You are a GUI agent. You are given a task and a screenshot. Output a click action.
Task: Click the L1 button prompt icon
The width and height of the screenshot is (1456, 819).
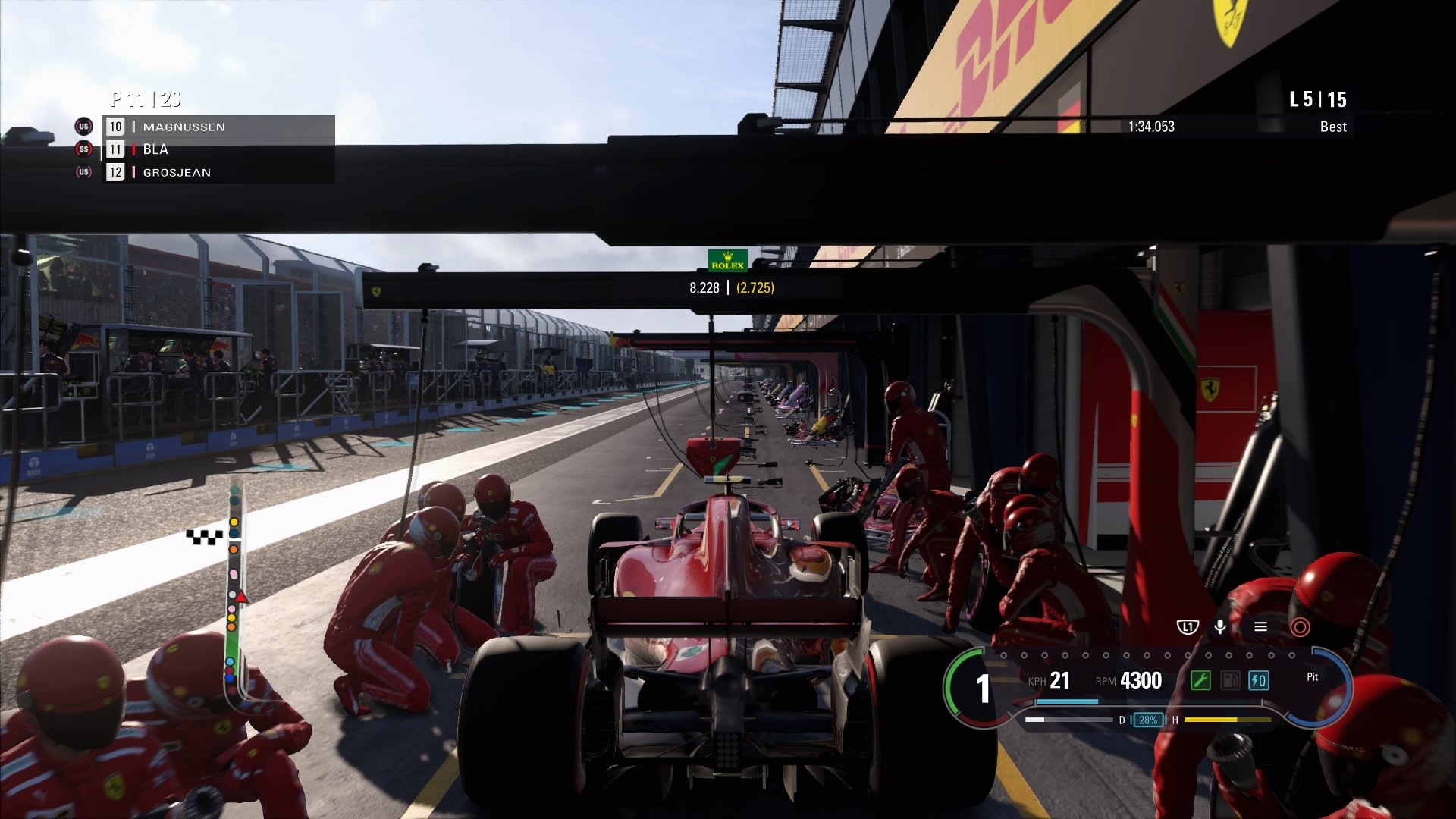click(1188, 626)
